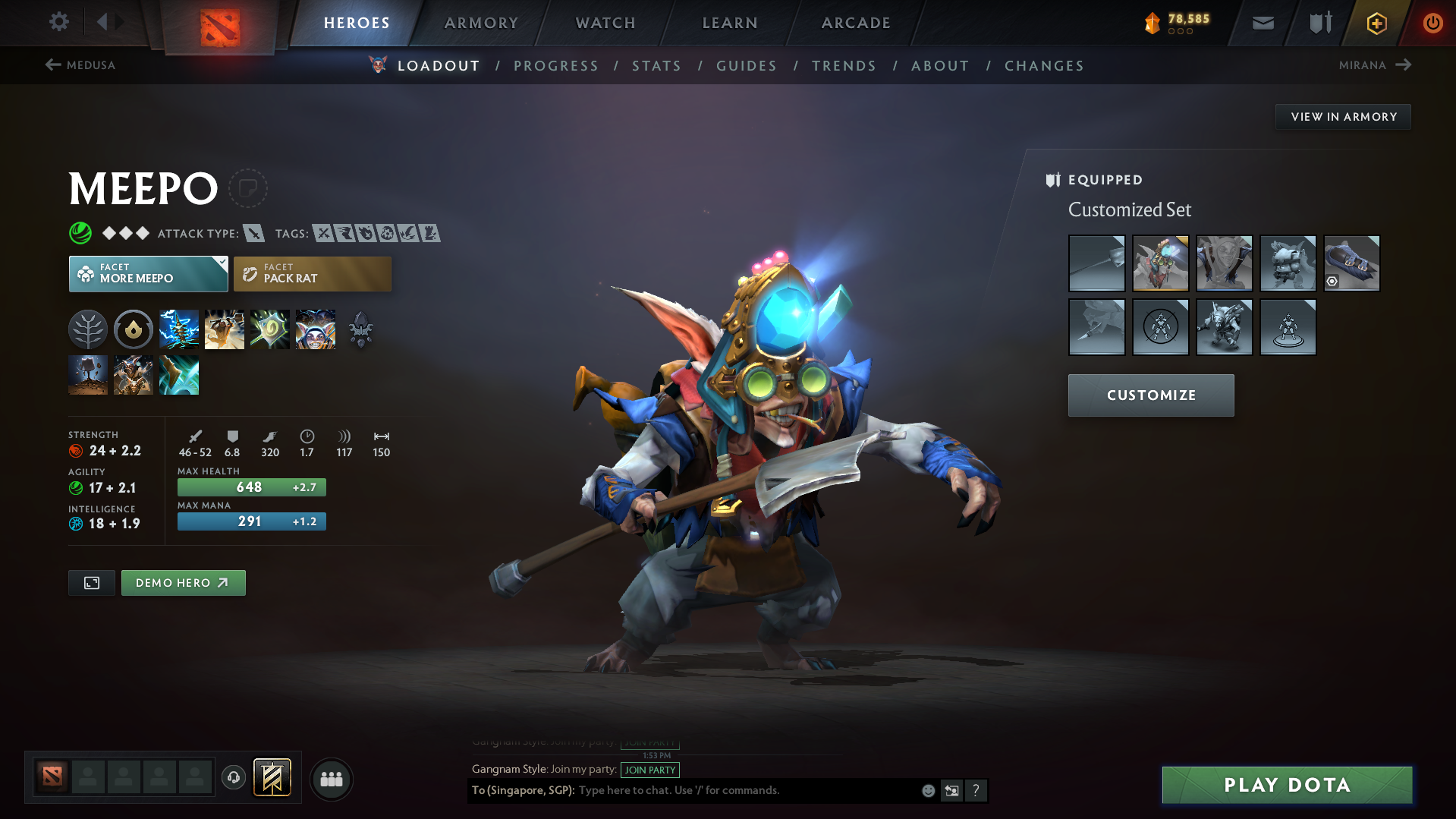Open the ARMORY menu
The image size is (1456, 819).
click(x=480, y=23)
